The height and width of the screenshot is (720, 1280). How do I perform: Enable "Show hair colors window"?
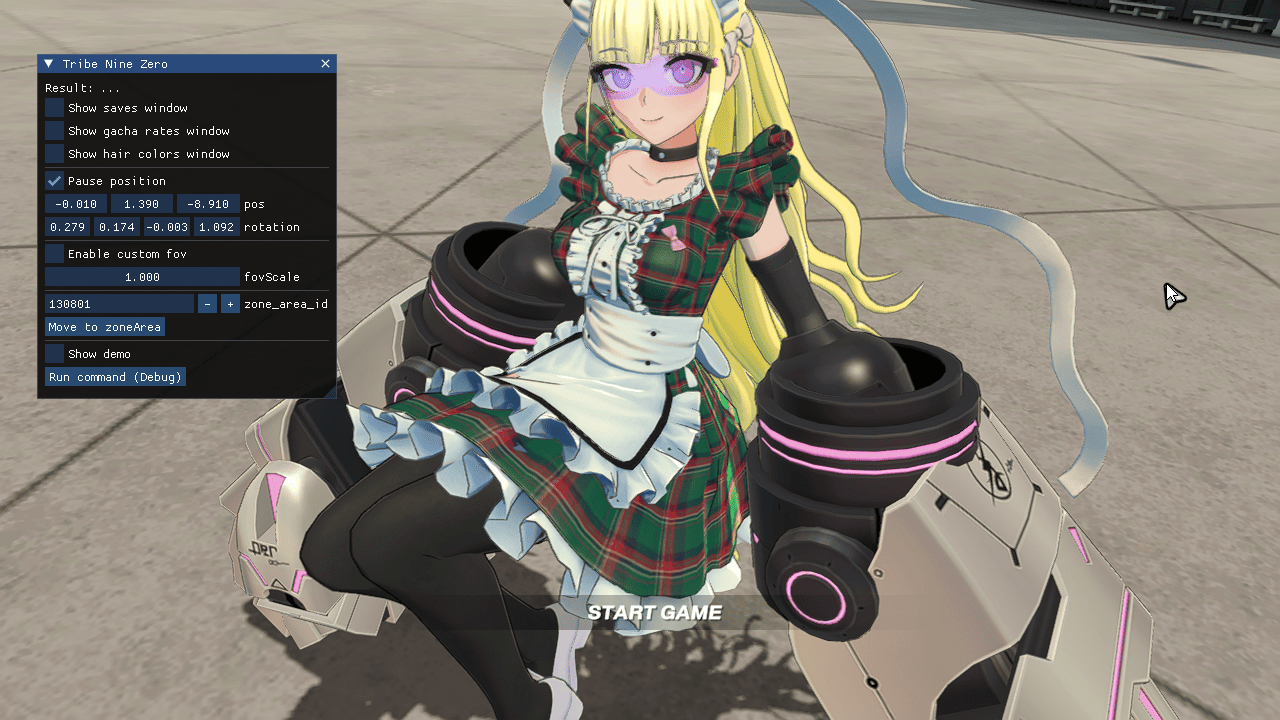coord(53,153)
